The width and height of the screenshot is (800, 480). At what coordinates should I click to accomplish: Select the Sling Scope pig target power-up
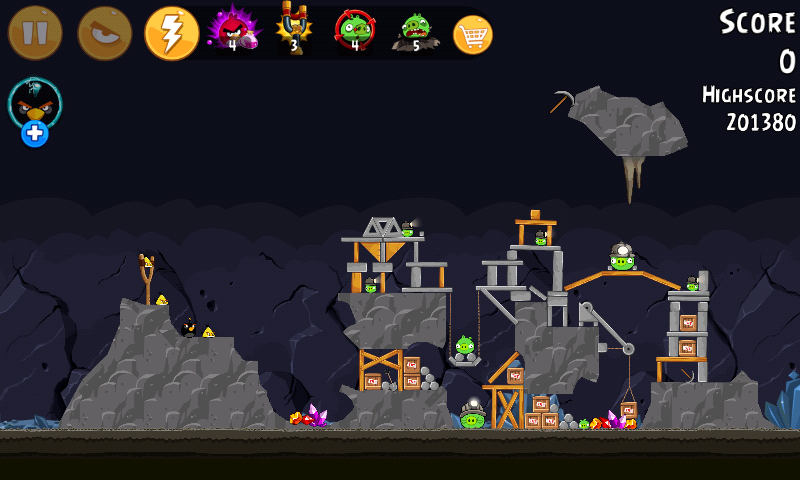(x=354, y=30)
